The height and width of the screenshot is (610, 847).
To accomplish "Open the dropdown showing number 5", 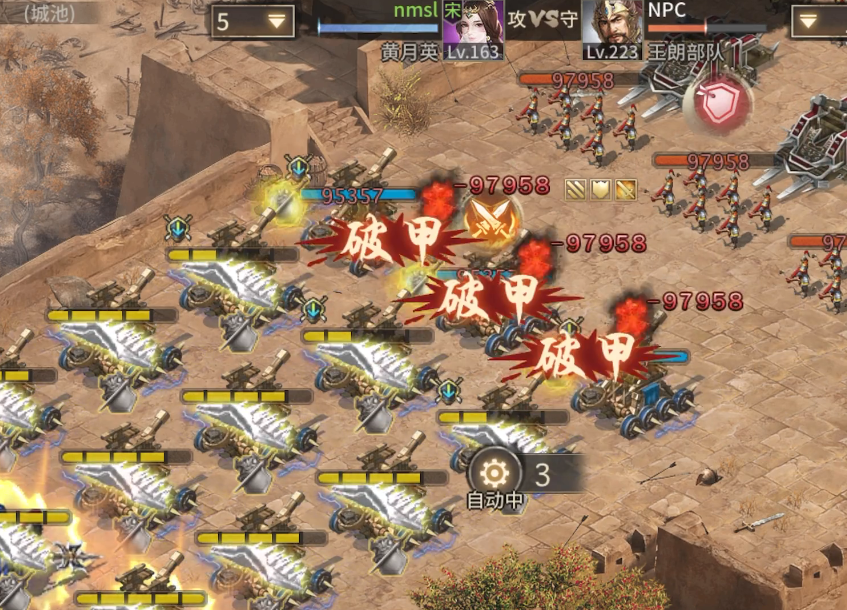I will tap(252, 20).
